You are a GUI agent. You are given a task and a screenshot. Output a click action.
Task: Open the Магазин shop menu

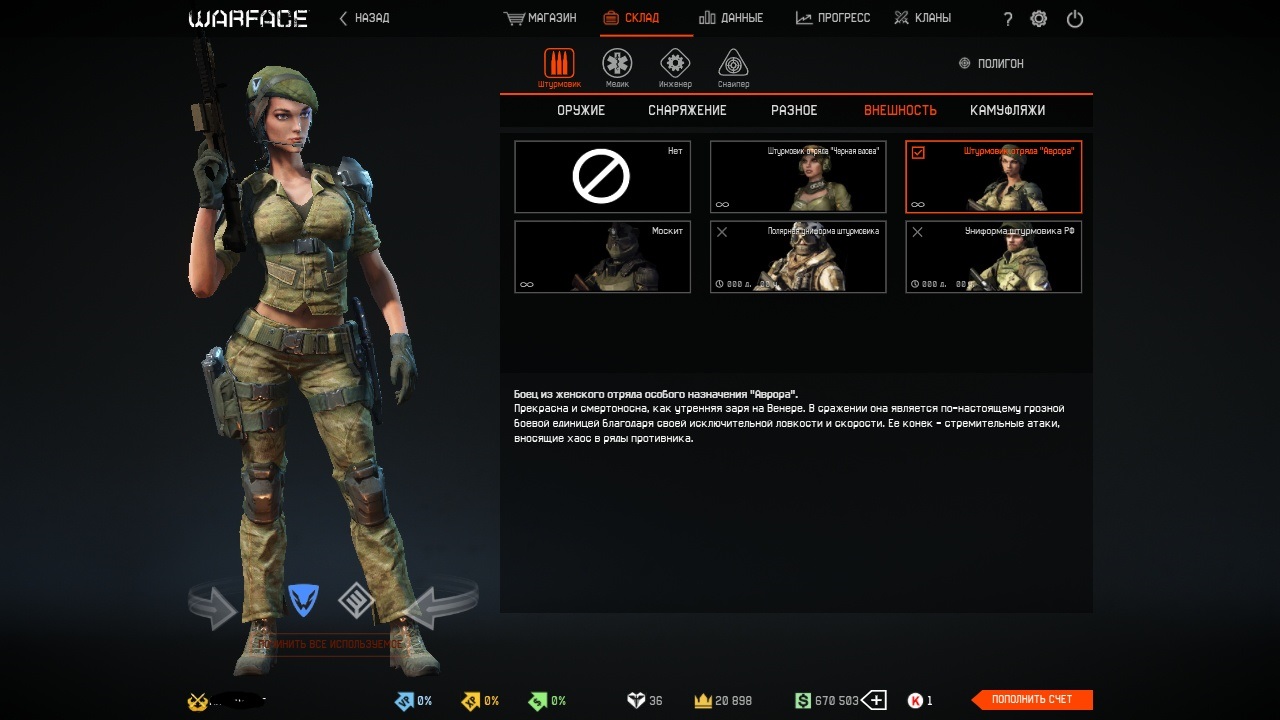tap(541, 18)
